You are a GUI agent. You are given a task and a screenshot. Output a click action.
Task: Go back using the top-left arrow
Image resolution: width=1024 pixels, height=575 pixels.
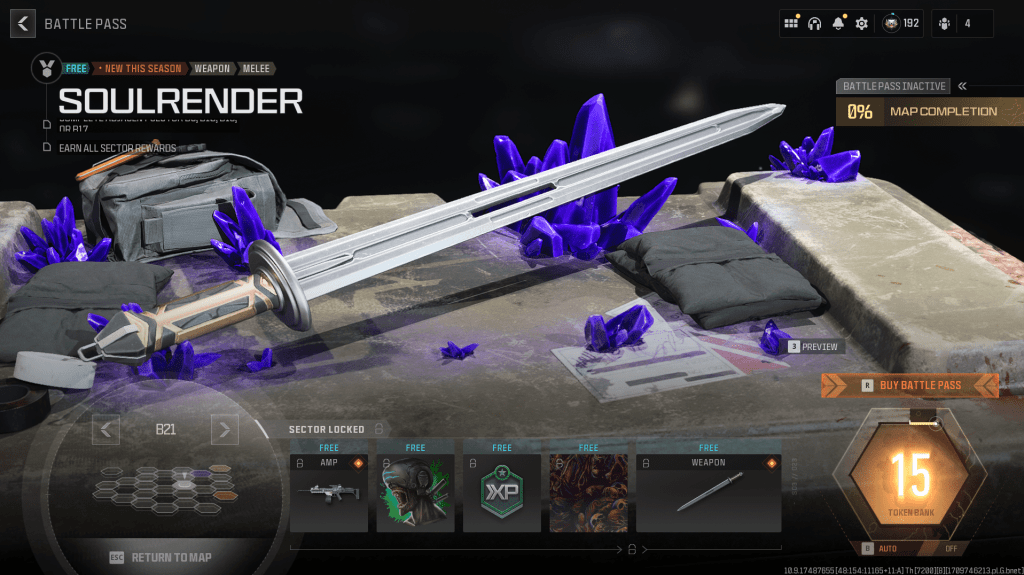point(23,23)
